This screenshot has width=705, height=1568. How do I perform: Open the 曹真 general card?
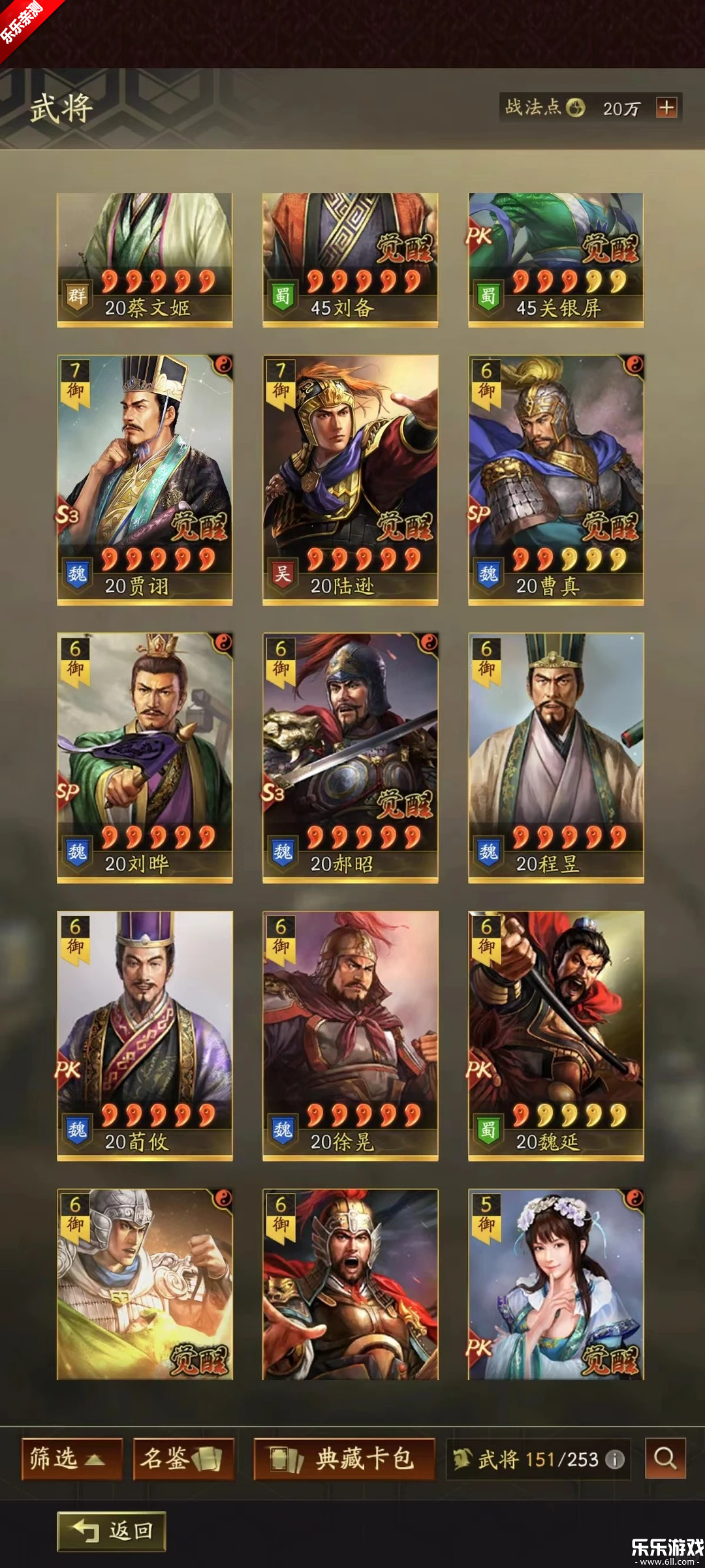pos(556,480)
